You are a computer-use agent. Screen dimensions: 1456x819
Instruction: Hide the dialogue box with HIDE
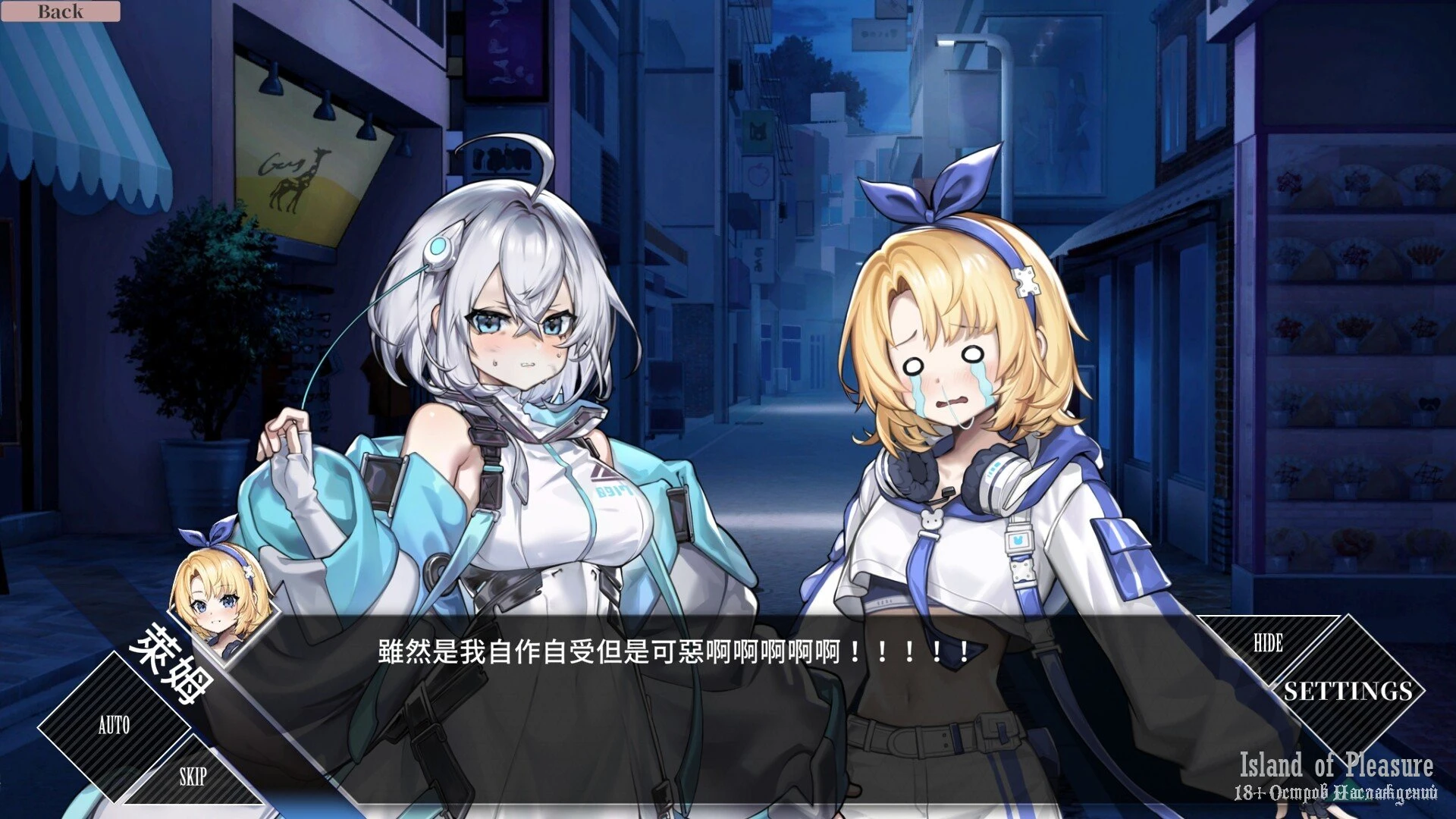click(x=1268, y=644)
